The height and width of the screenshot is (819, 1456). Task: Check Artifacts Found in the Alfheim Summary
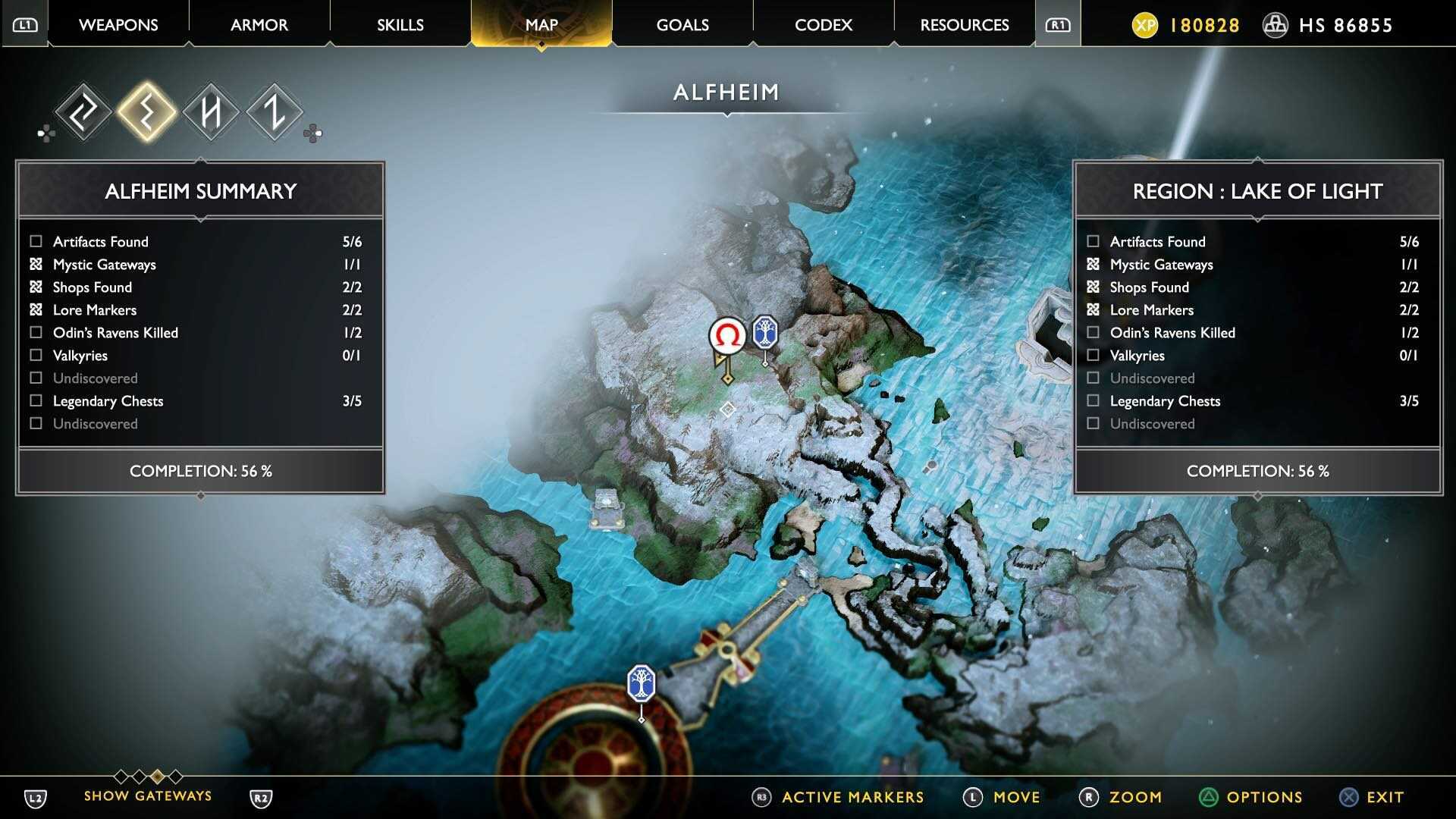[x=35, y=241]
